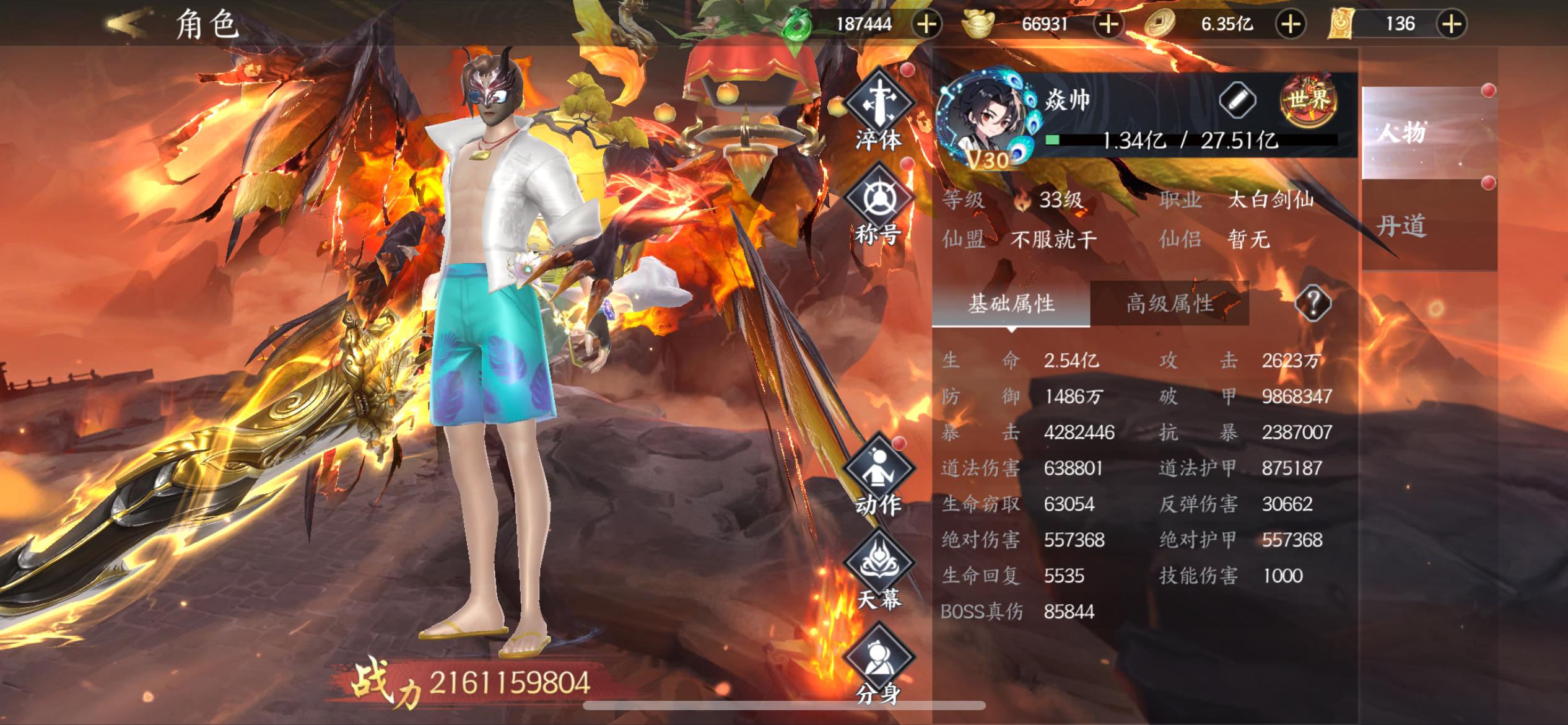Go back using the arrow beside 角色
1568x725 pixels.
(x=128, y=24)
